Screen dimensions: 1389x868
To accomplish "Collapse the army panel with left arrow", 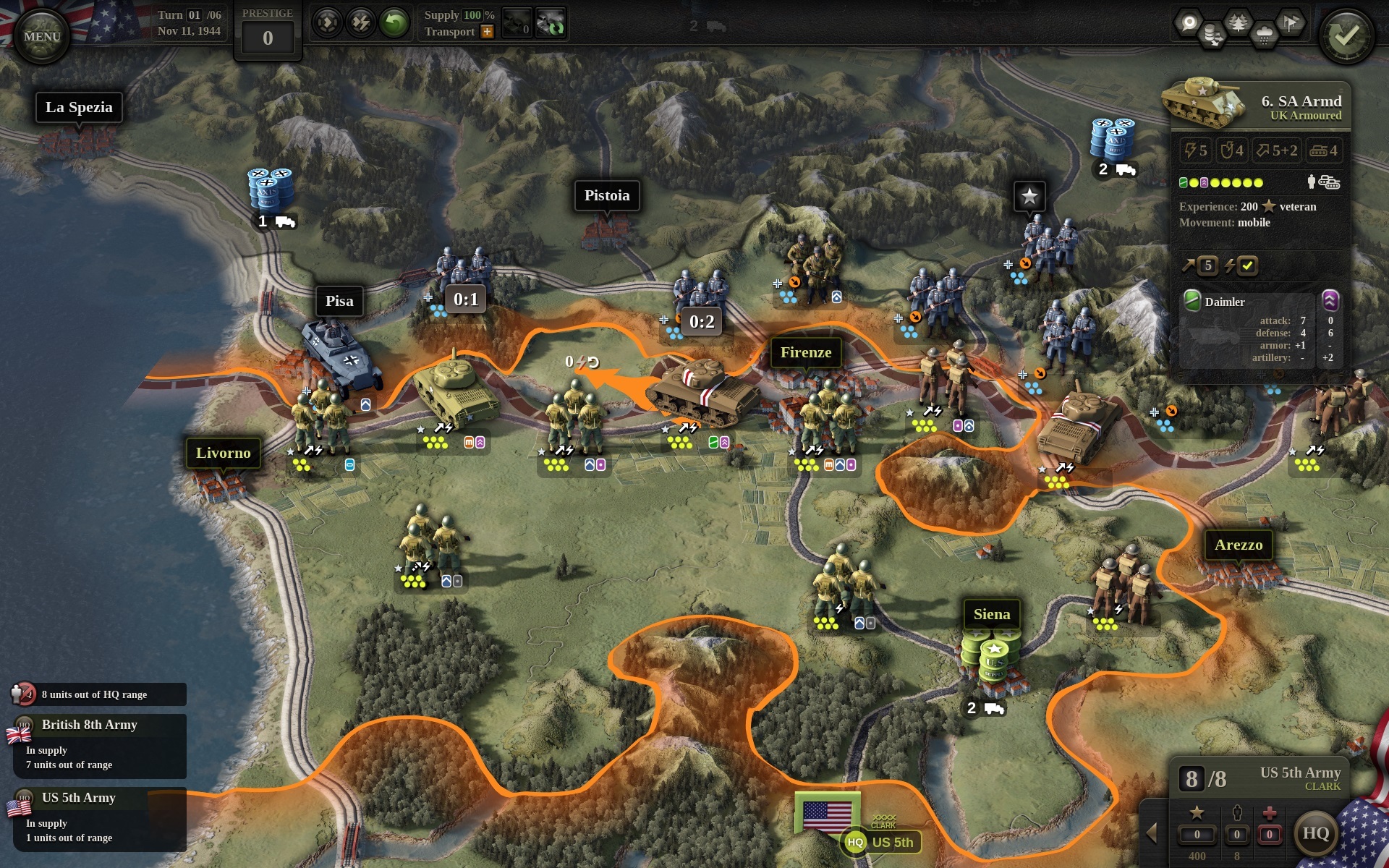I will coord(1152,833).
